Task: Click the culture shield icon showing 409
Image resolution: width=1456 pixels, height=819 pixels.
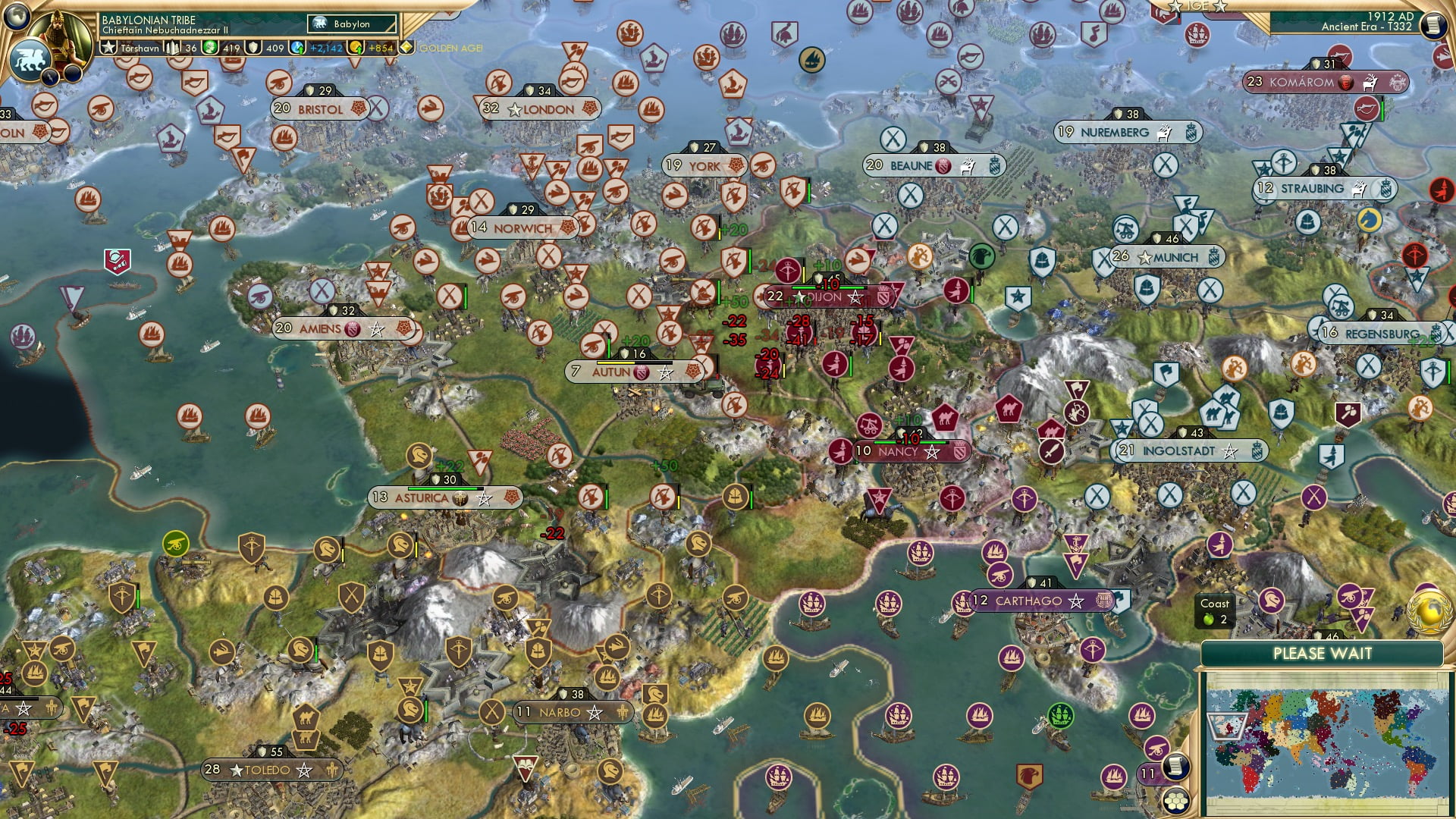Action: tap(254, 49)
